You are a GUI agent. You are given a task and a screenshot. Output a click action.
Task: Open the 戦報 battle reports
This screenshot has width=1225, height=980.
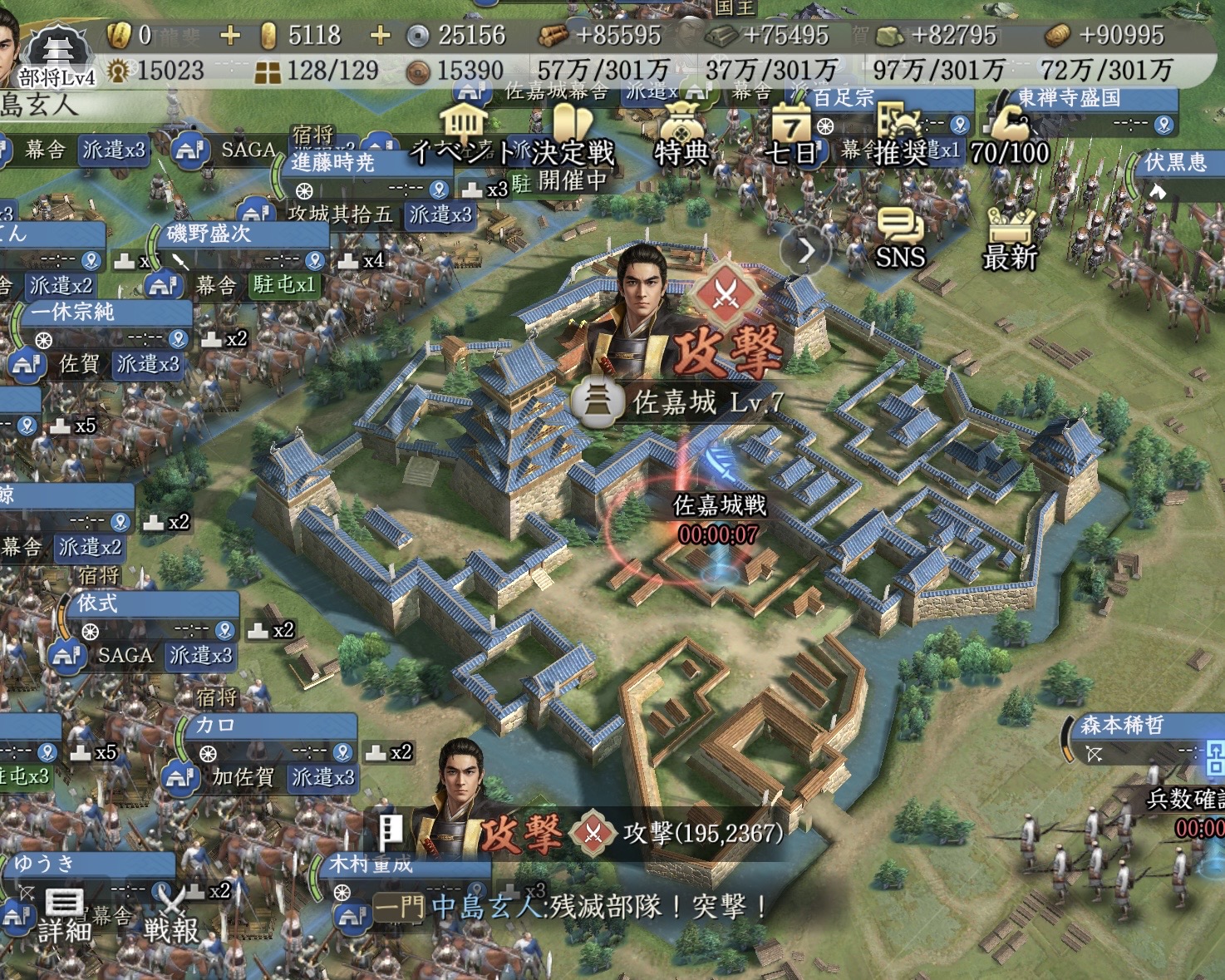coord(171,914)
